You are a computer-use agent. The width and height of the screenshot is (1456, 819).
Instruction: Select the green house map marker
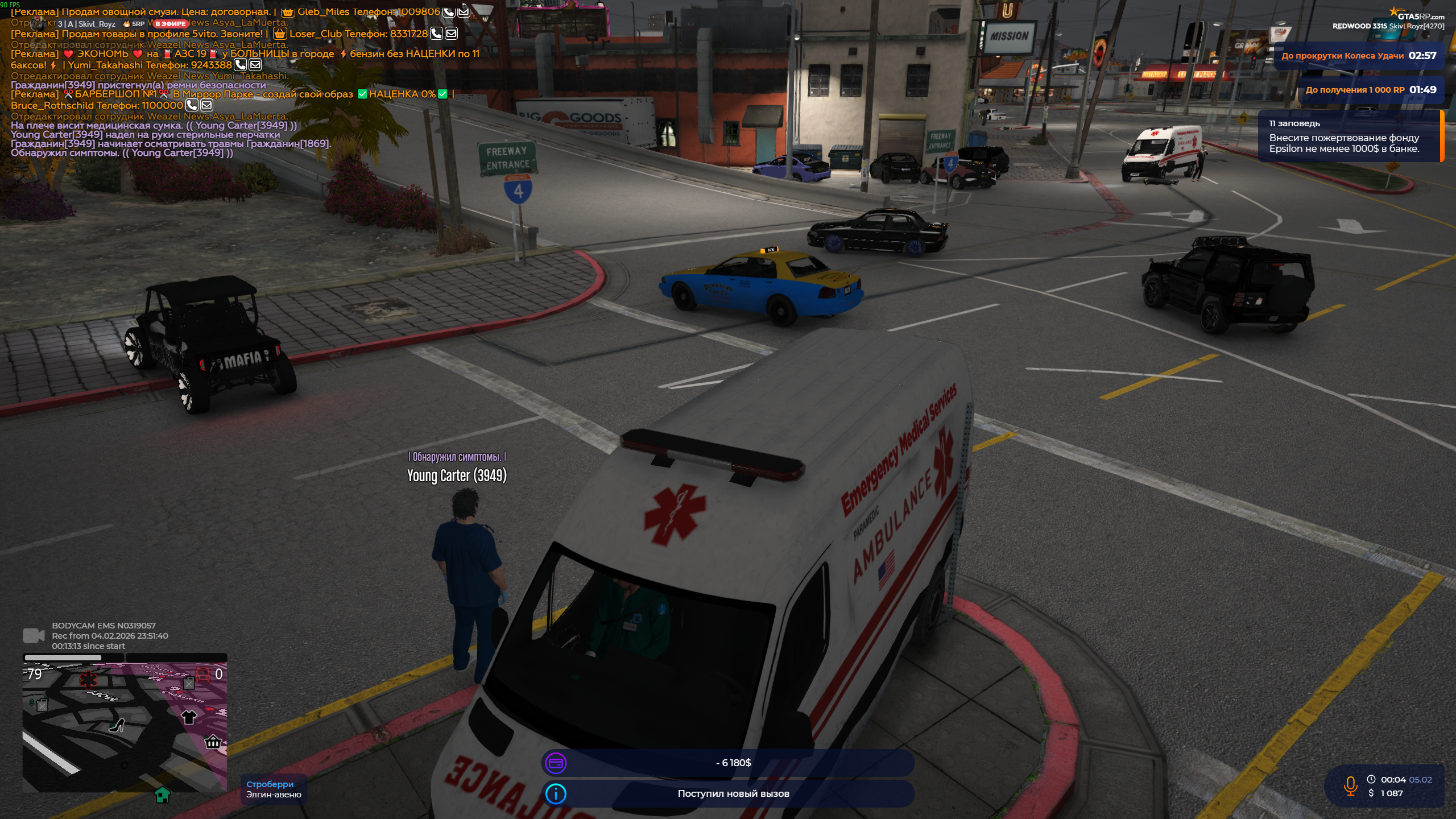pos(163,795)
